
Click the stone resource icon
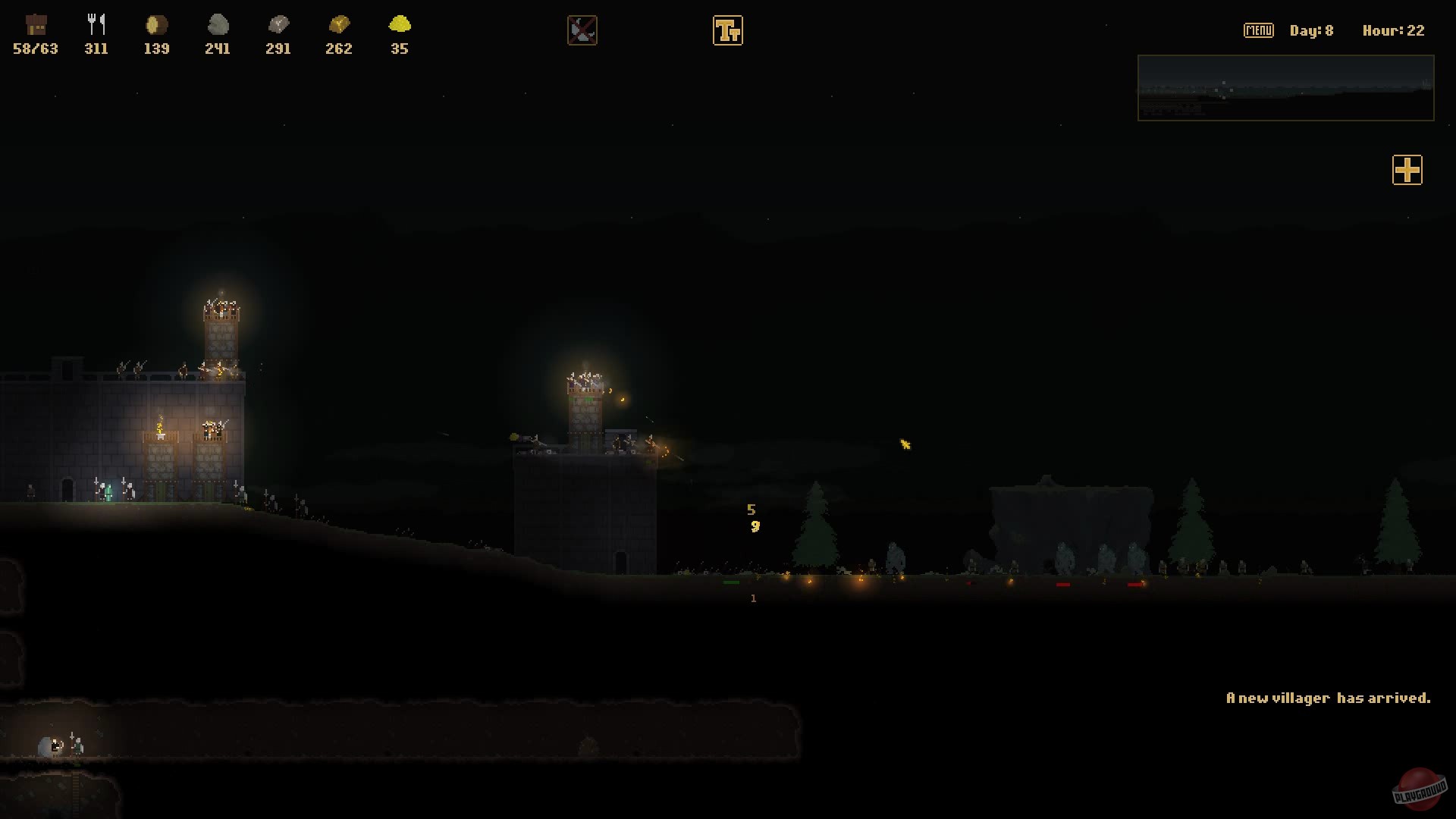(x=218, y=25)
